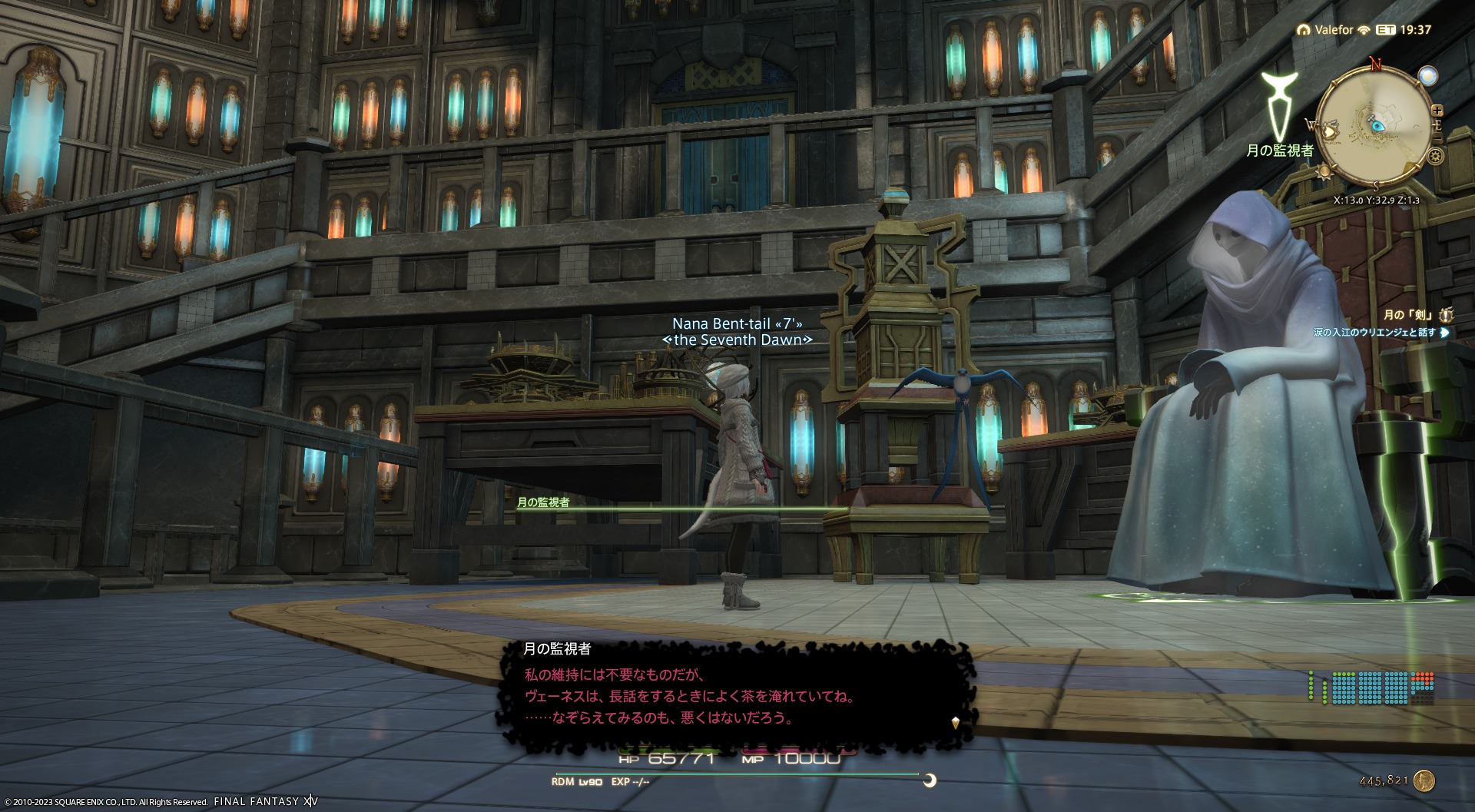
Task: Open minimap settings gear
Action: tap(1434, 157)
